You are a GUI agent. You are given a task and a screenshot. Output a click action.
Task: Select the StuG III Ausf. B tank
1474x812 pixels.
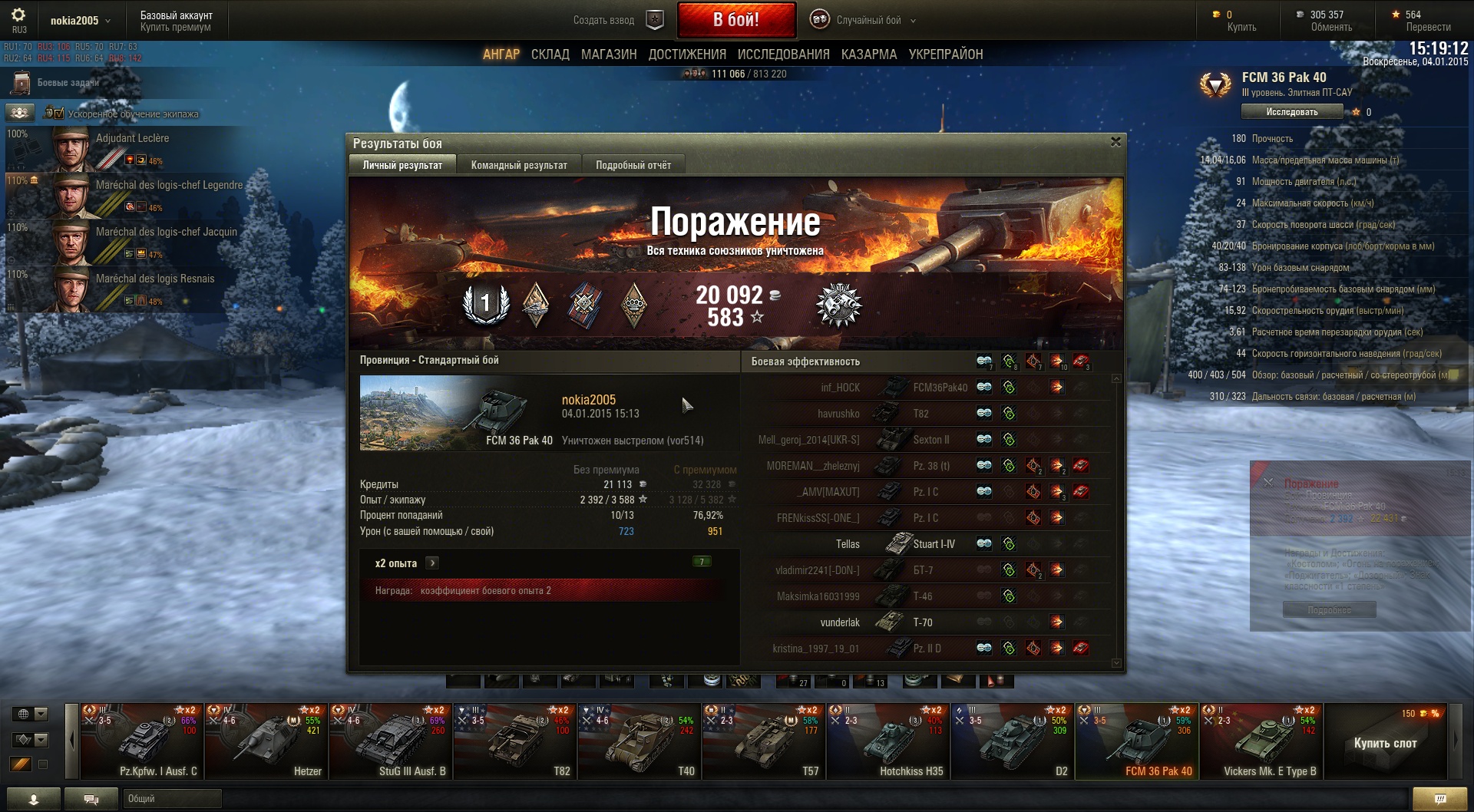point(391,742)
